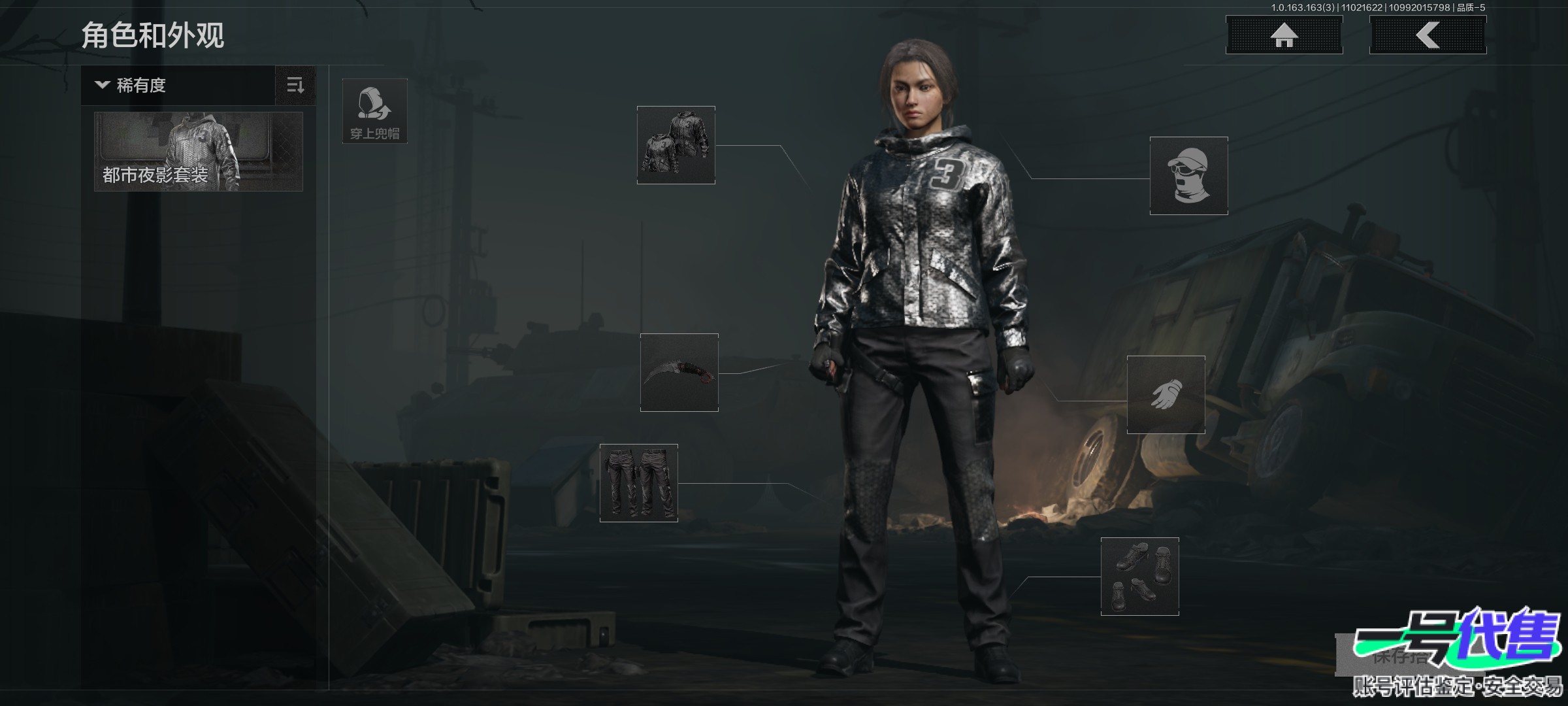Open the headwear mask slot
The height and width of the screenshot is (706, 1568).
pos(1189,176)
